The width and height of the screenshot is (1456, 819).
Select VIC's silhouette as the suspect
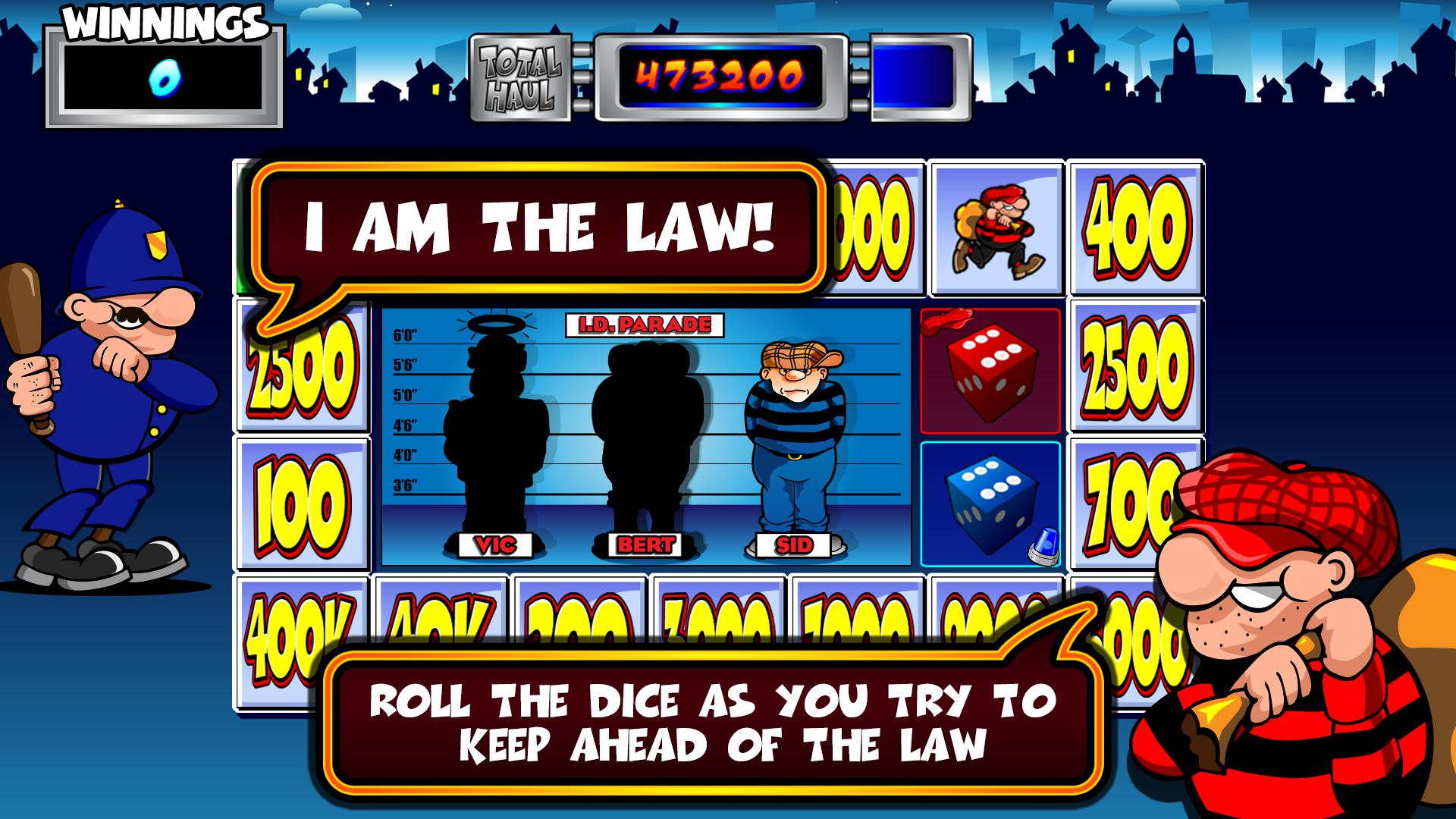click(500, 542)
